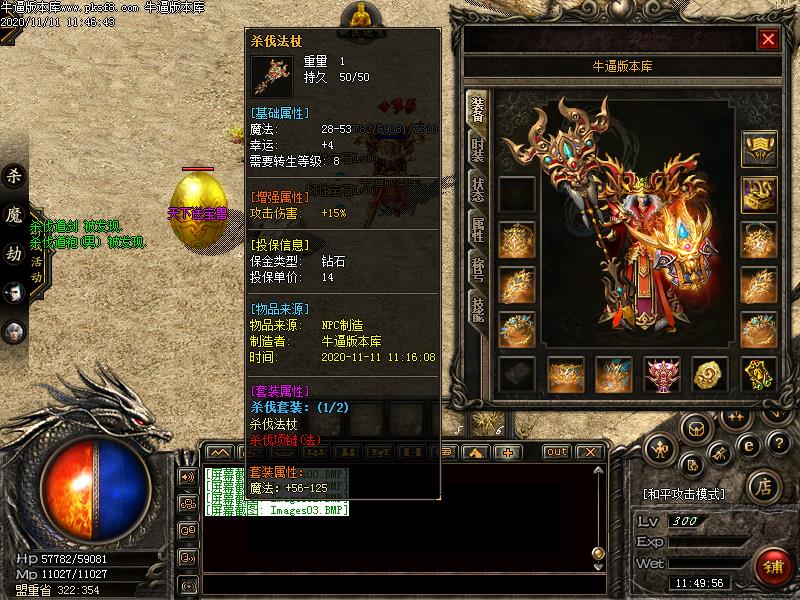Select the gold helmet slot at top right
Viewport: 800px width, 600px height.
tap(758, 149)
